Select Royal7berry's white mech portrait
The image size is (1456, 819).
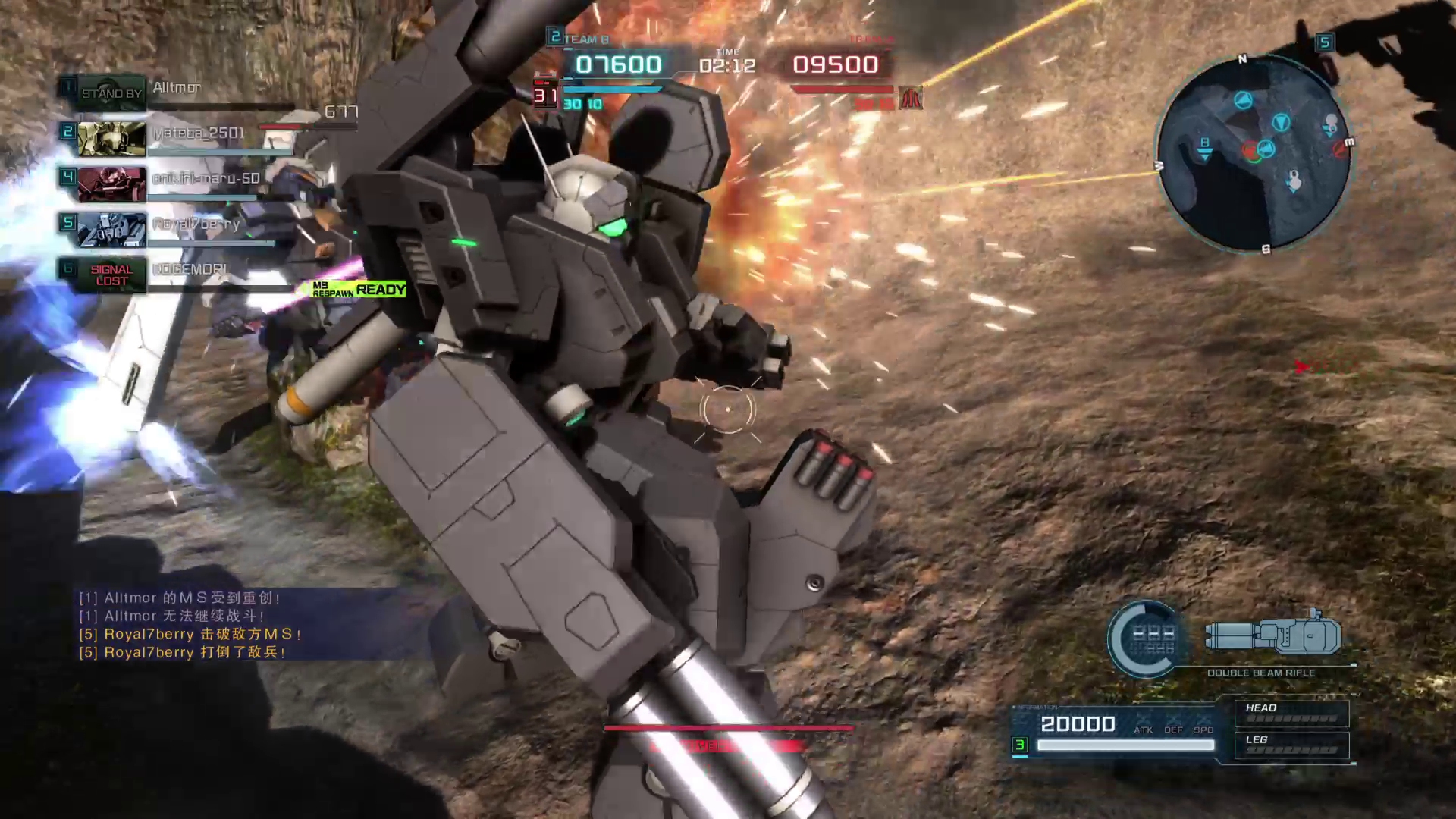(x=111, y=229)
